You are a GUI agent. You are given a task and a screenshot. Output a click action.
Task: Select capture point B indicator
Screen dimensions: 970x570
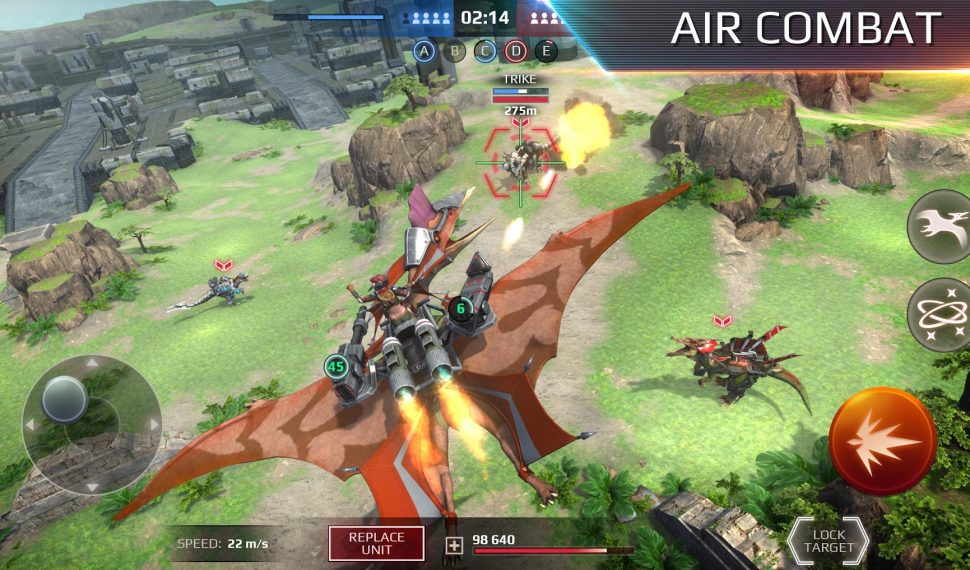[x=455, y=50]
